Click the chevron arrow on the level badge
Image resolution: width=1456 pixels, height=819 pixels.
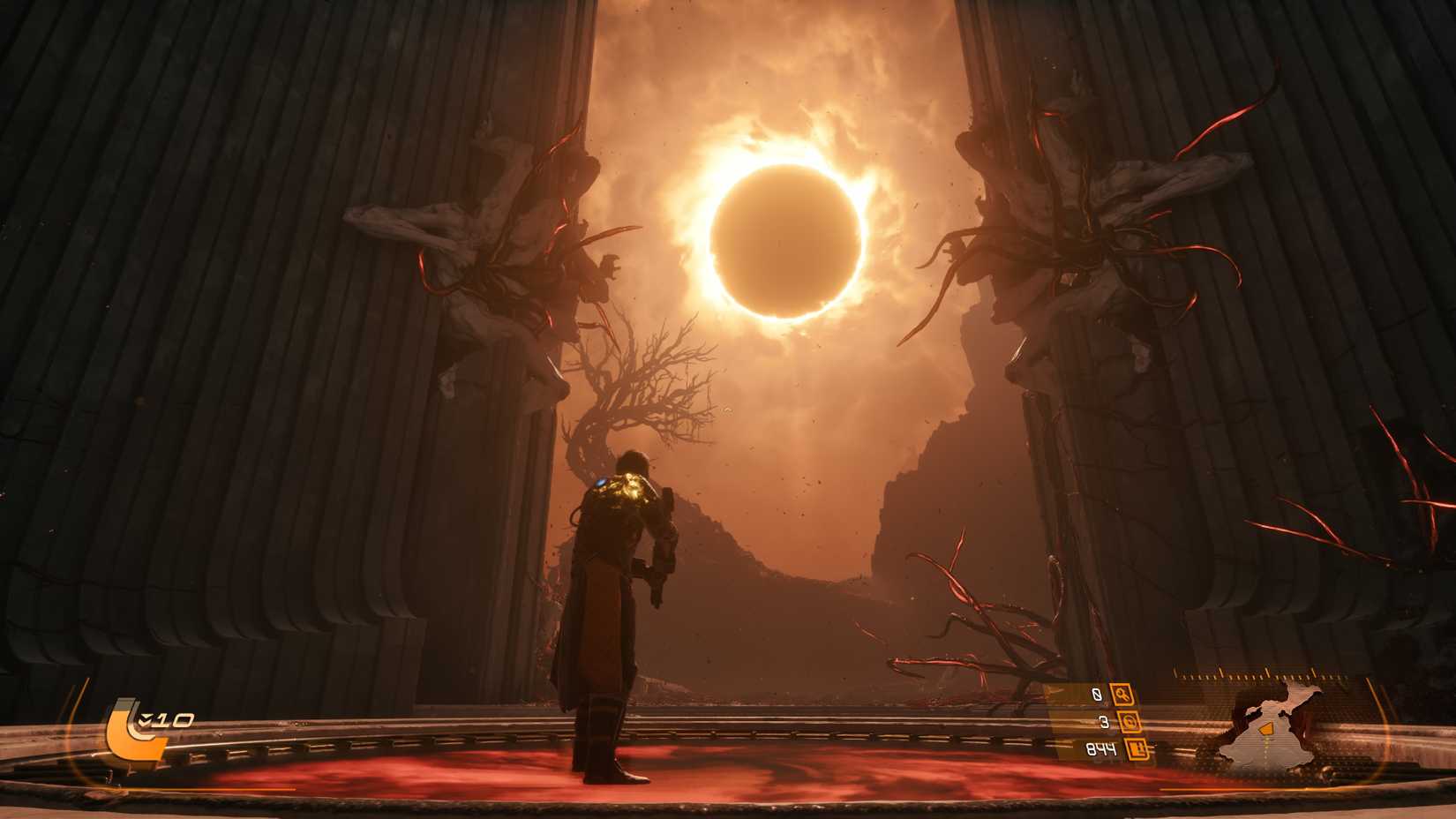point(146,718)
